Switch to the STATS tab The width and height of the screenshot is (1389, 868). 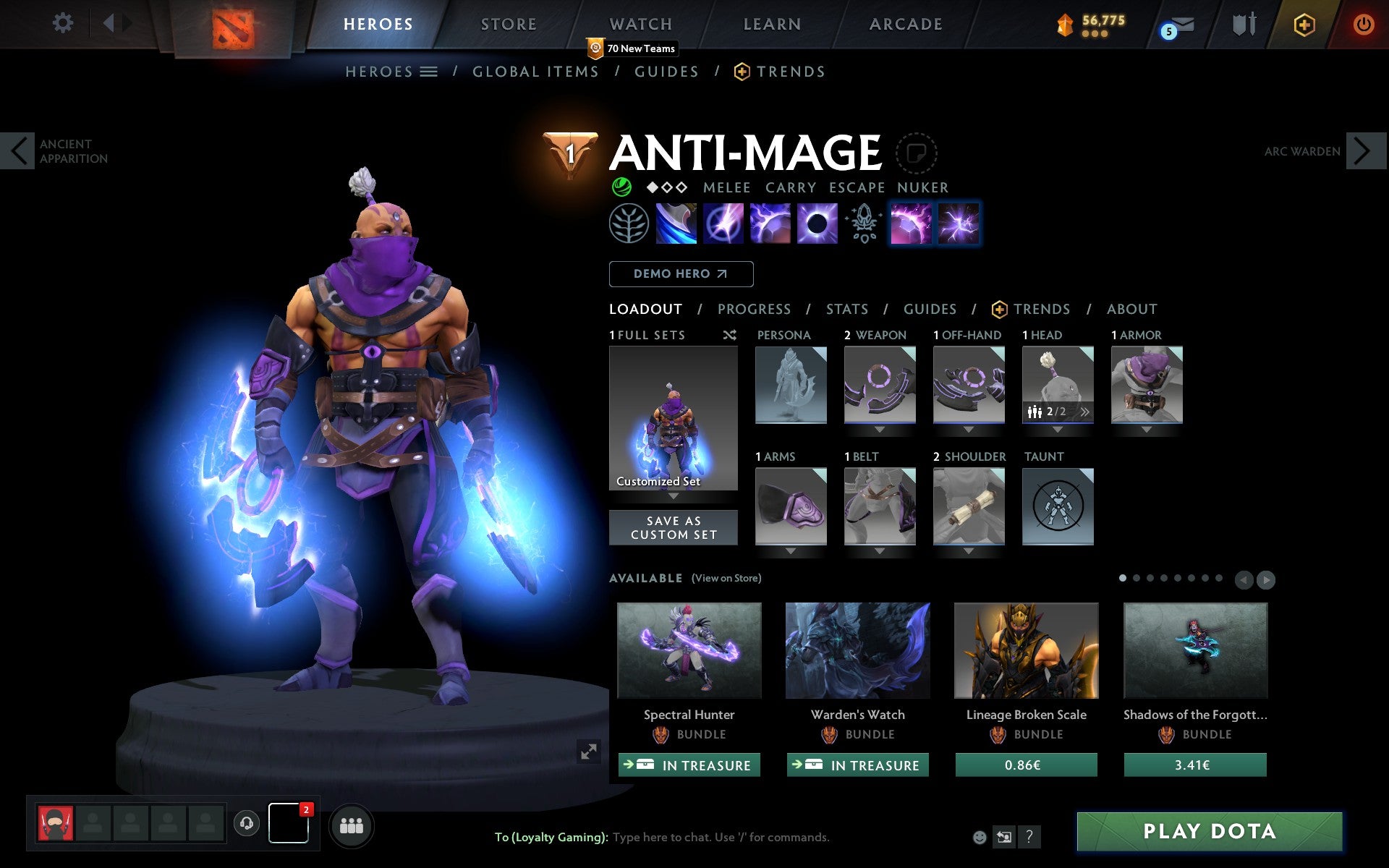(x=846, y=309)
